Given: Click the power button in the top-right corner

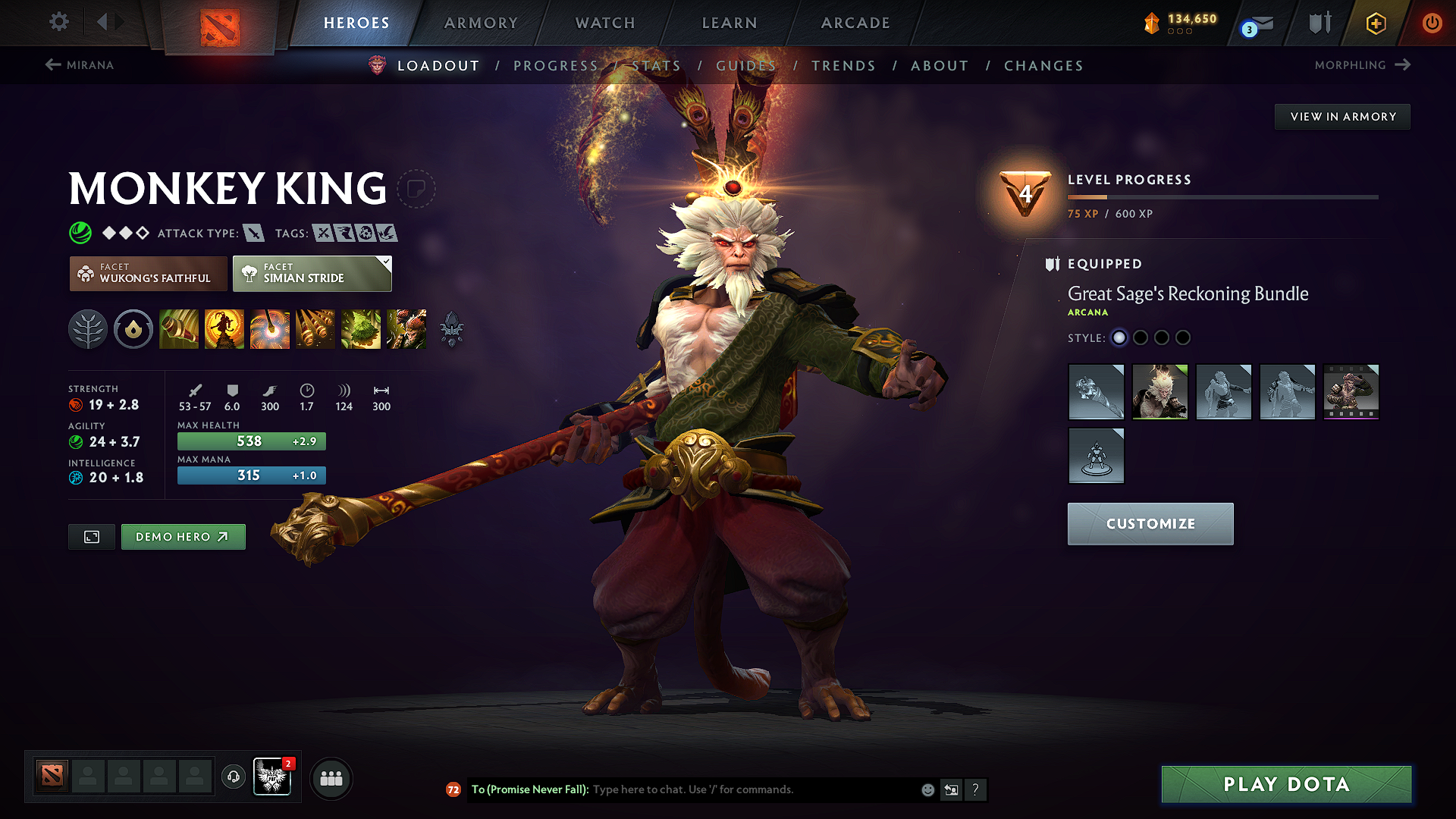Looking at the screenshot, I should 1433,23.
